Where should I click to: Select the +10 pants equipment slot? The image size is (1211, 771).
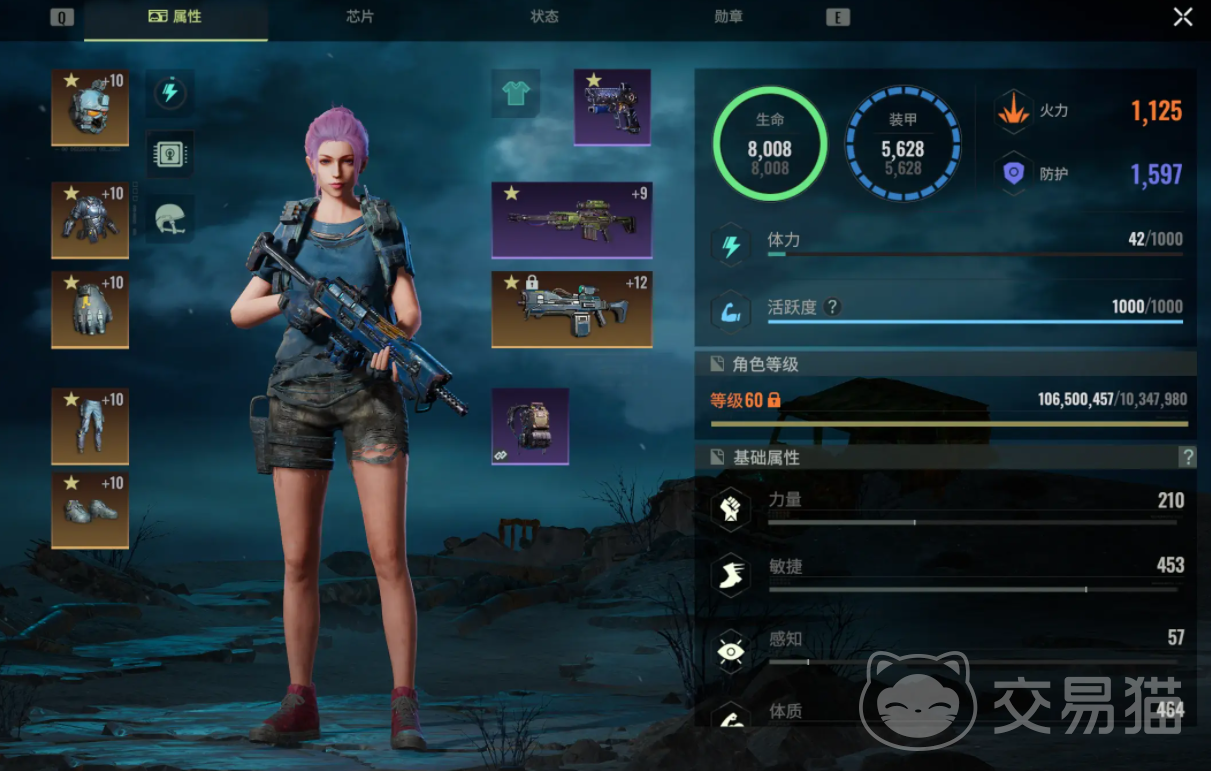(x=90, y=427)
